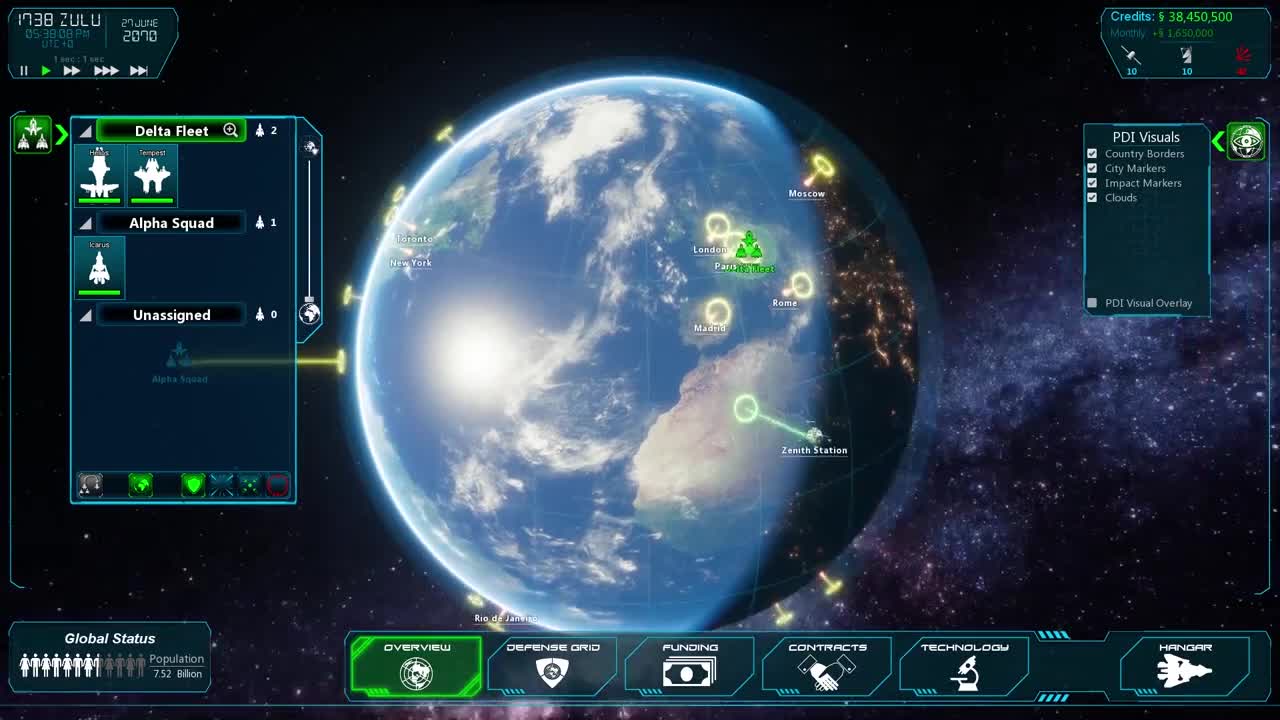Collapse the Unassigned group

tap(85, 314)
